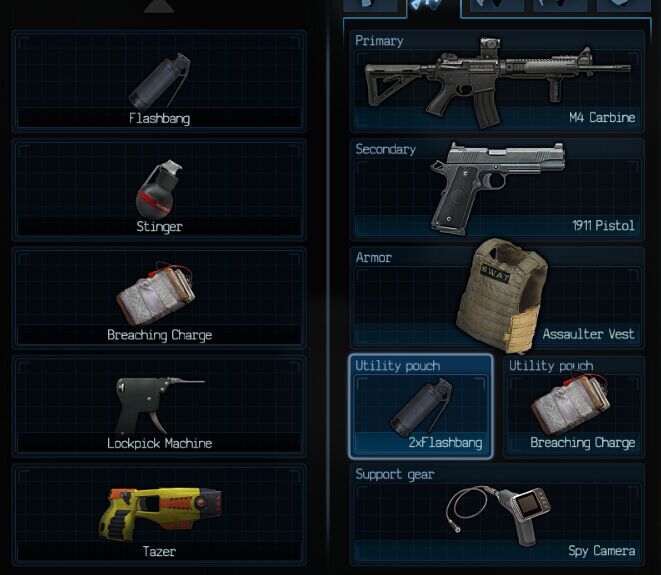Open the Primary M4 Carbine slot
The image size is (661, 575).
click(x=497, y=82)
